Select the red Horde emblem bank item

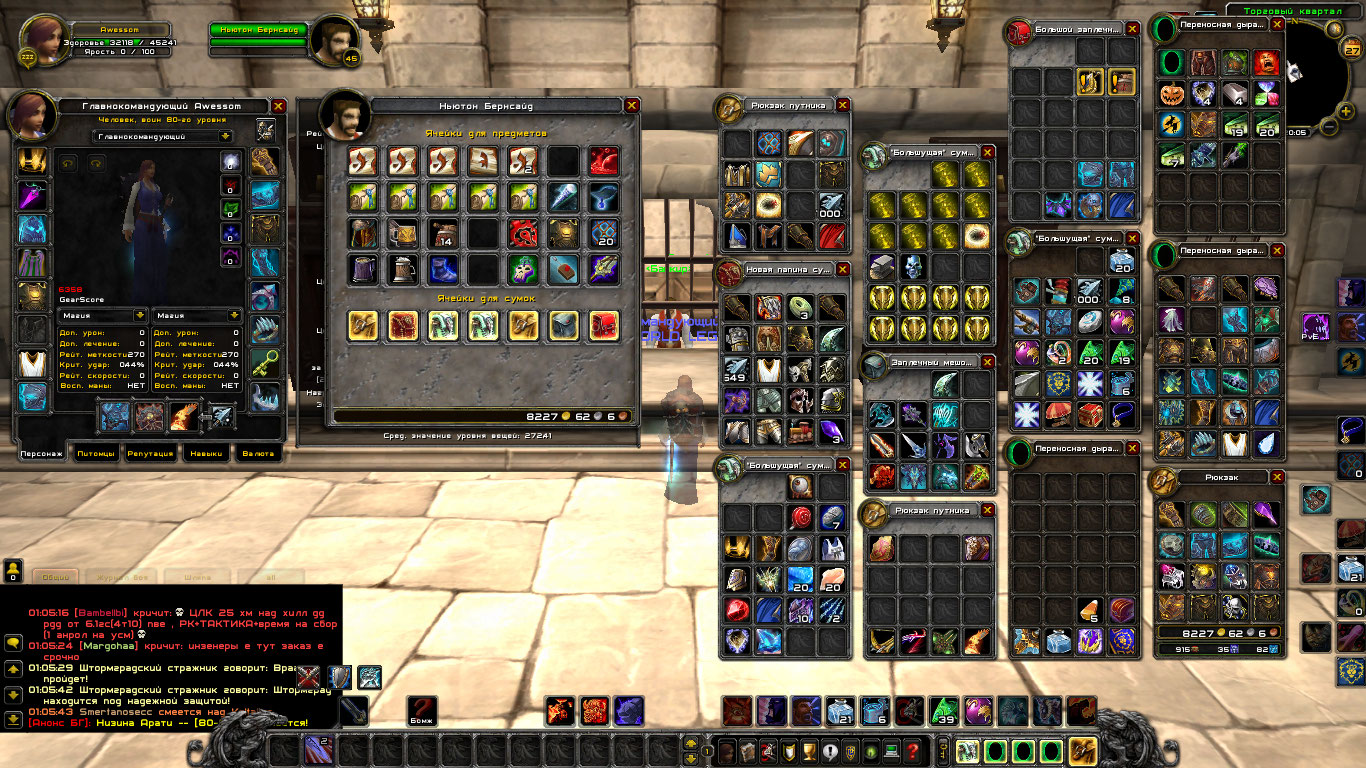coord(522,234)
